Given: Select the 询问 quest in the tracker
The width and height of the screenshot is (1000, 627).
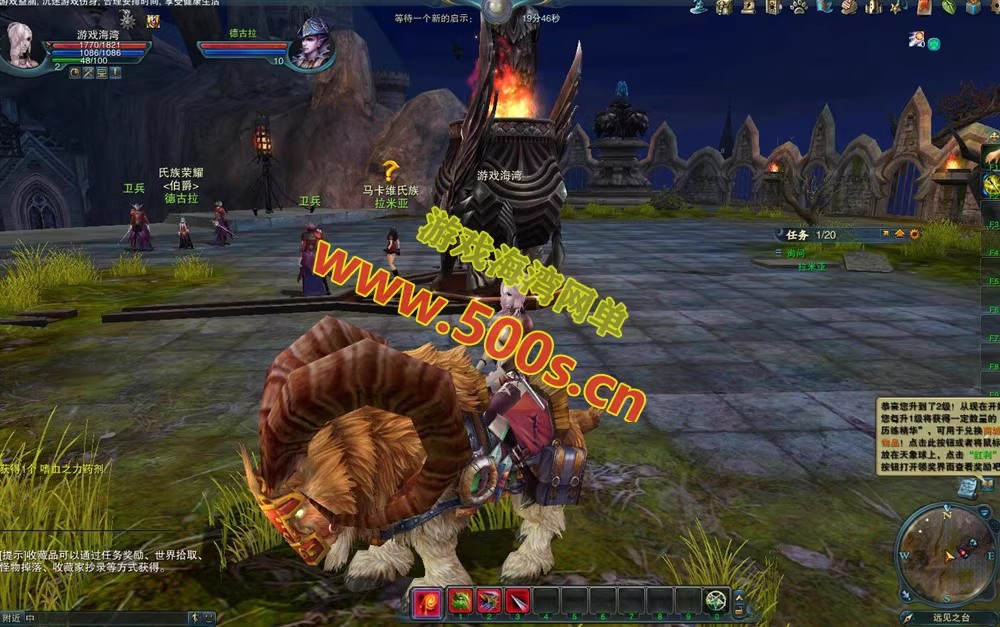Looking at the screenshot, I should tap(796, 253).
